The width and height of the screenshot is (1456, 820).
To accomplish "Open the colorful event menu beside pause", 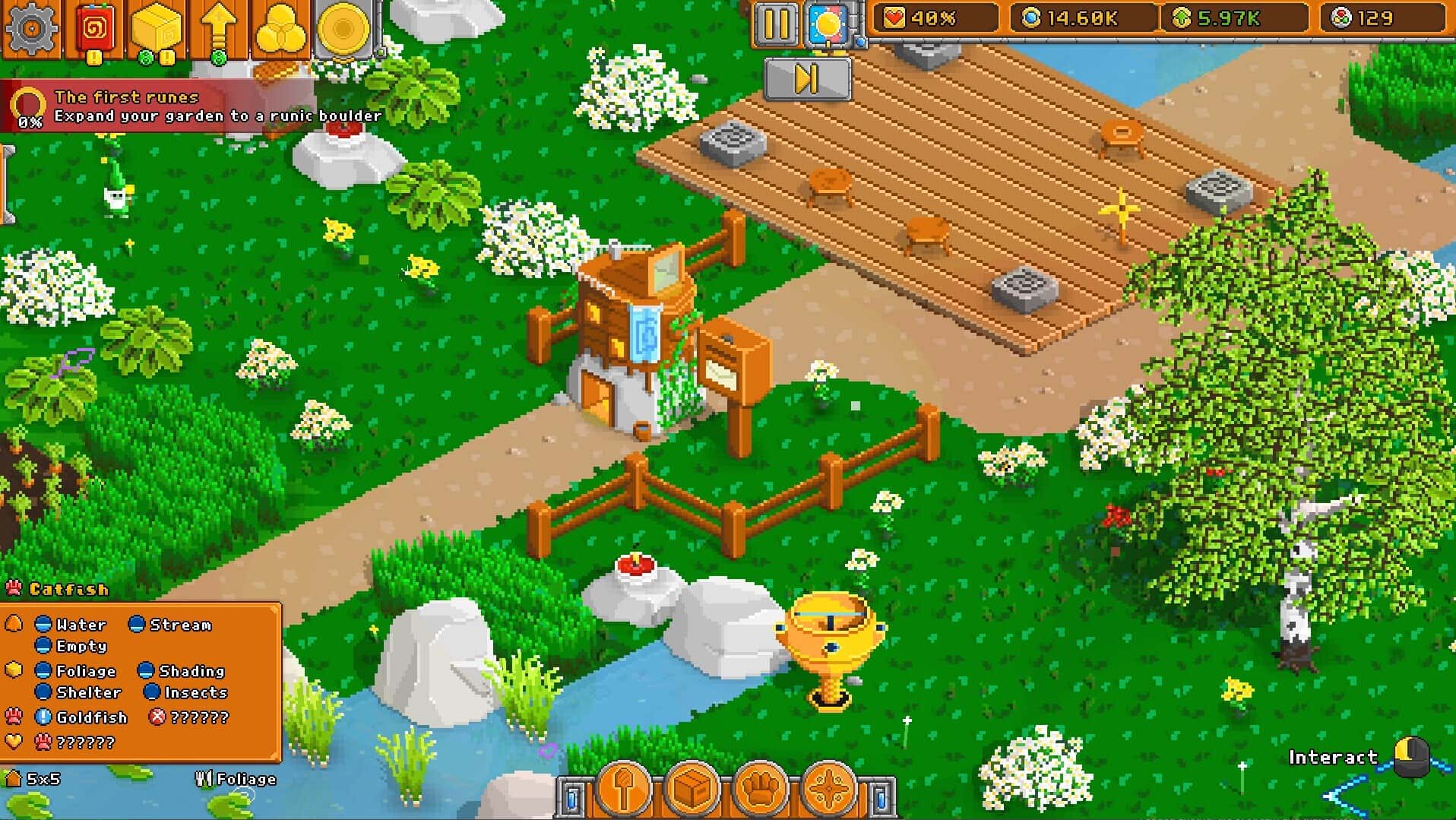I will [x=828, y=21].
